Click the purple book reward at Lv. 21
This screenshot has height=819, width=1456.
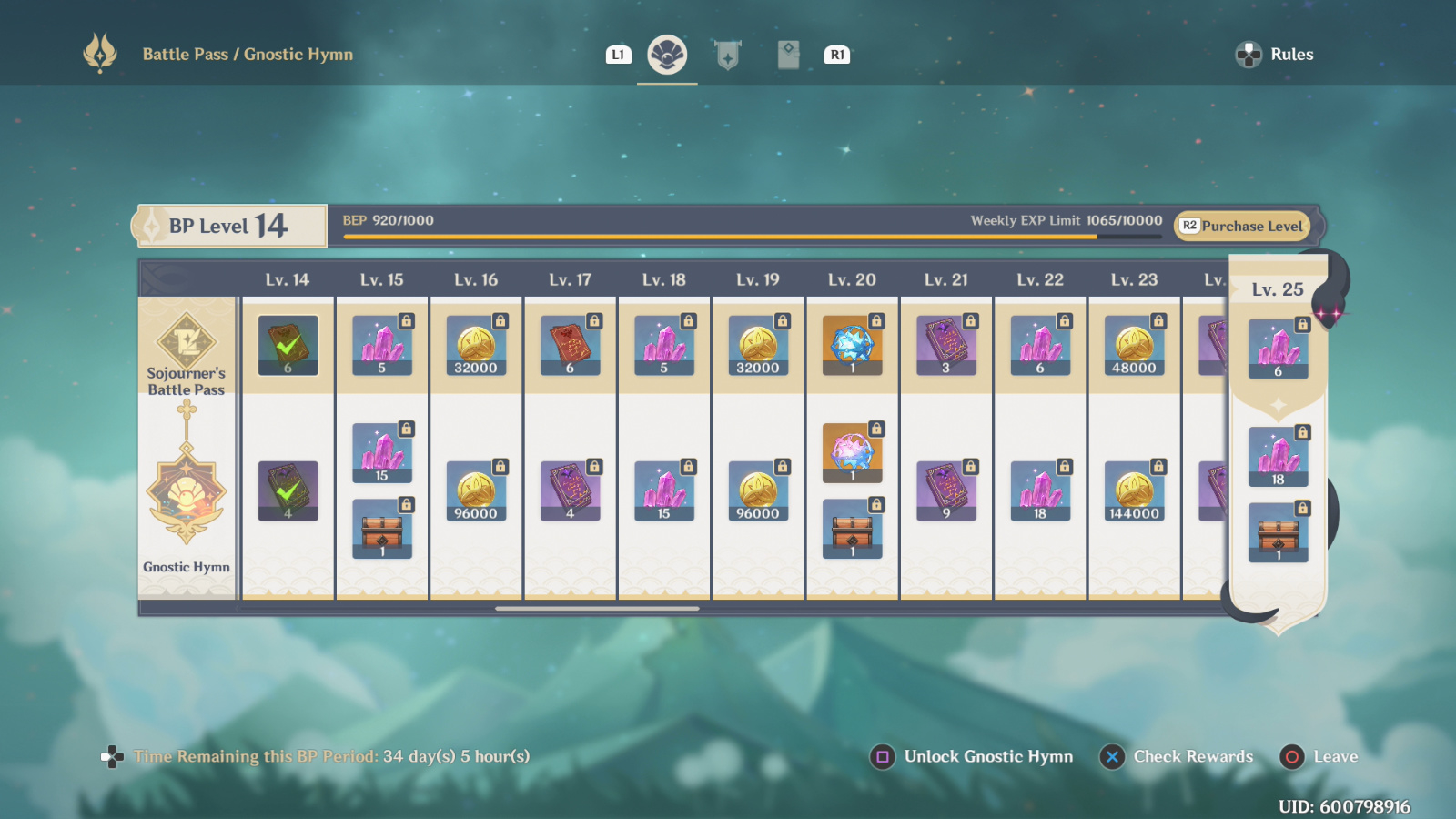tap(945, 344)
